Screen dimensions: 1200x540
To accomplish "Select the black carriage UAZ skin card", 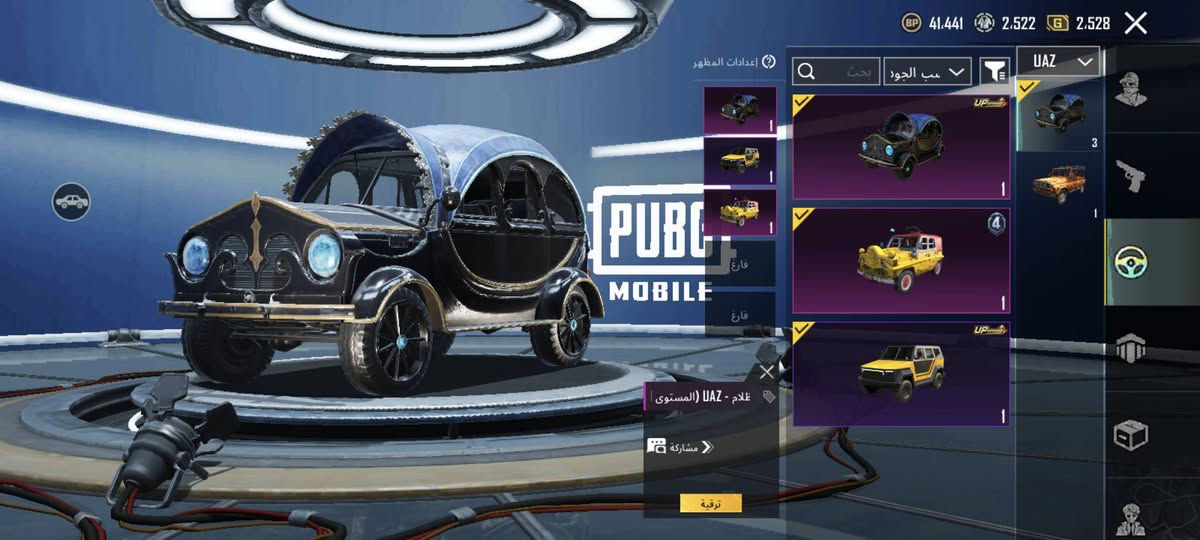I will tap(900, 147).
